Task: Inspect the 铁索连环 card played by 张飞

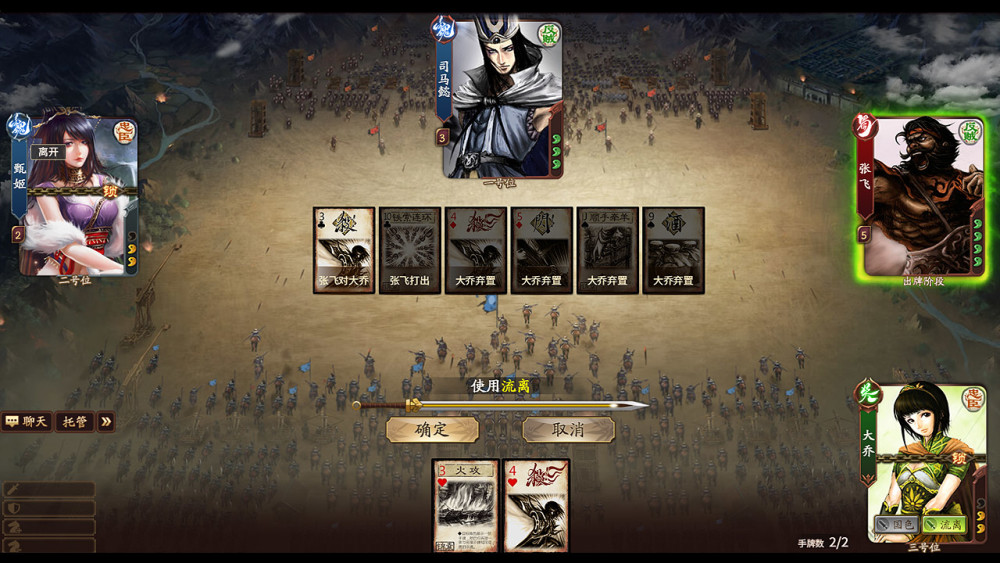Action: [x=409, y=249]
